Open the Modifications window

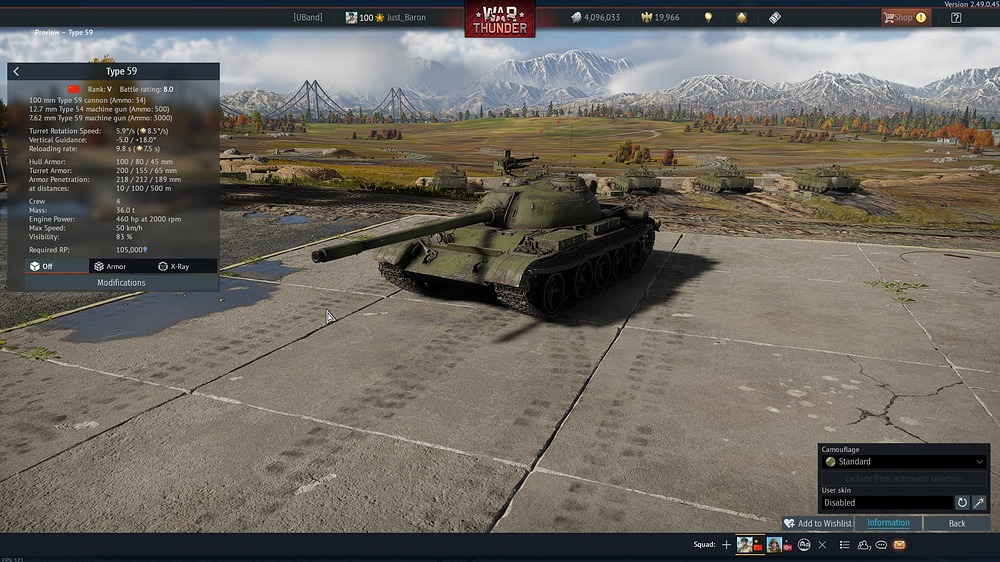tap(121, 283)
